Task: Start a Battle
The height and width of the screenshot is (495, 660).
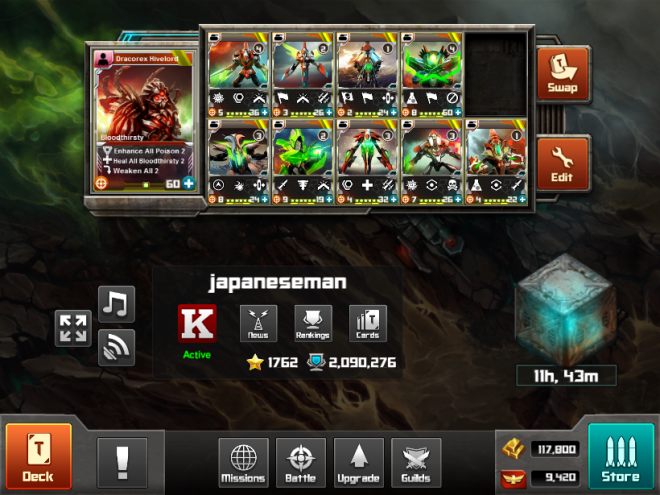Action: [301, 463]
